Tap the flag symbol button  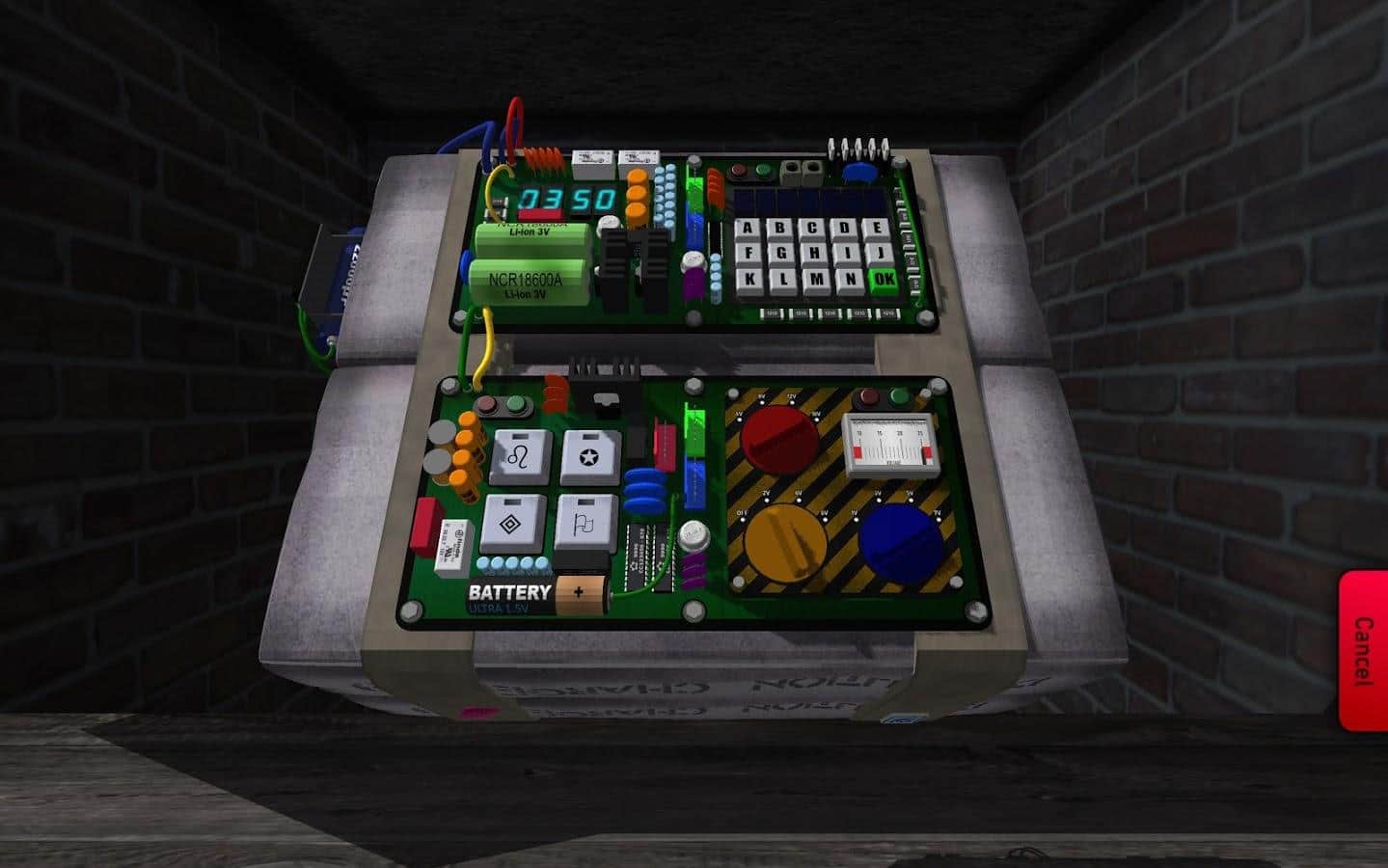[x=585, y=522]
